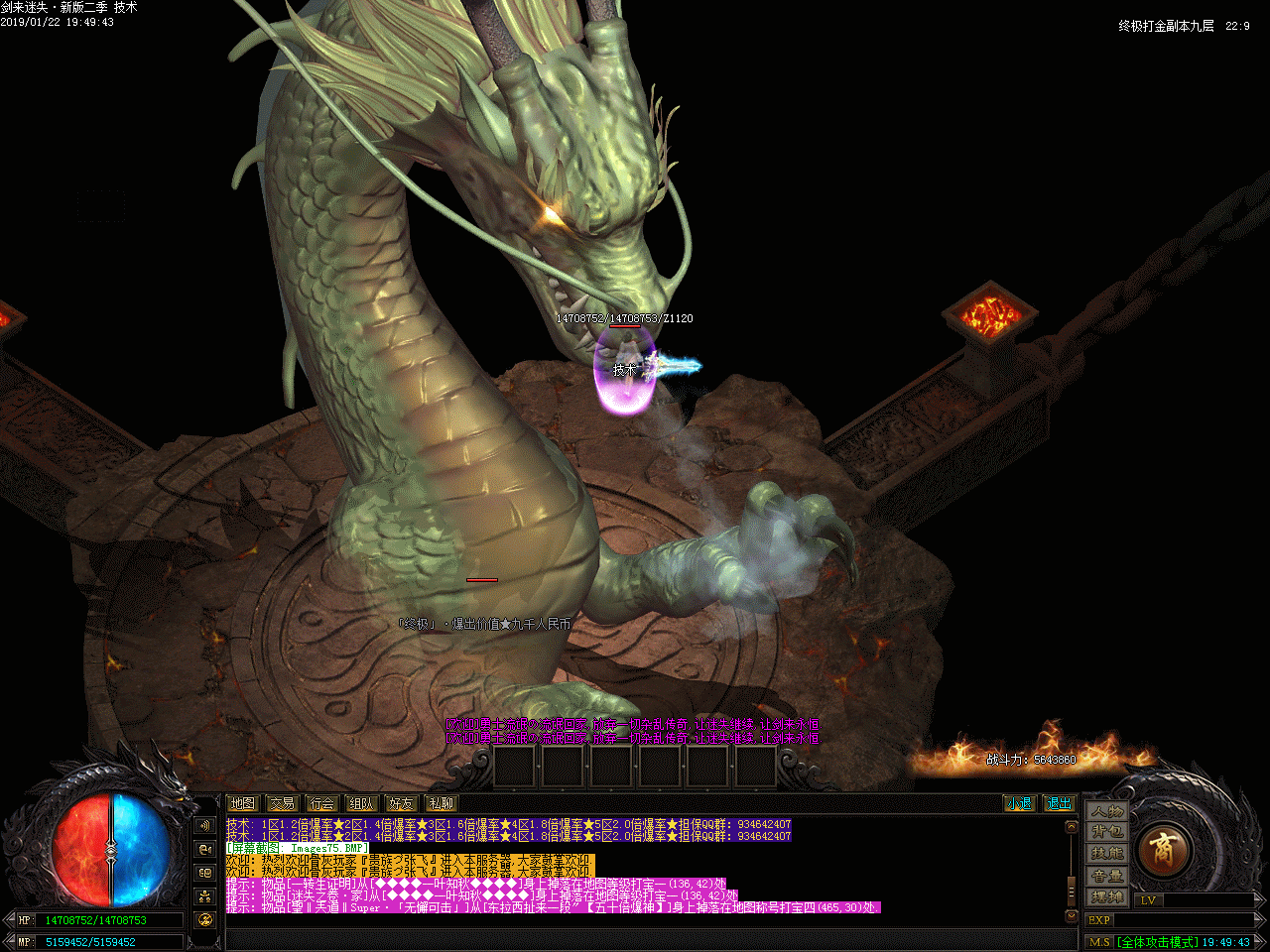Open the 交易 trade window

pos(283,803)
